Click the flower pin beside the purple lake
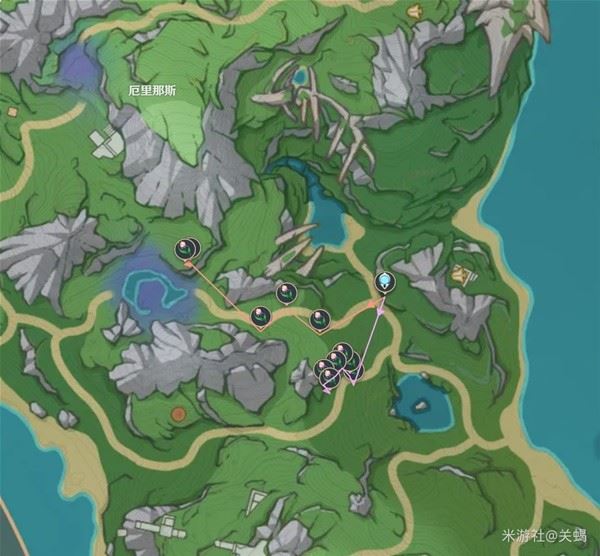Viewport: 600px width, 556px height. 186,249
